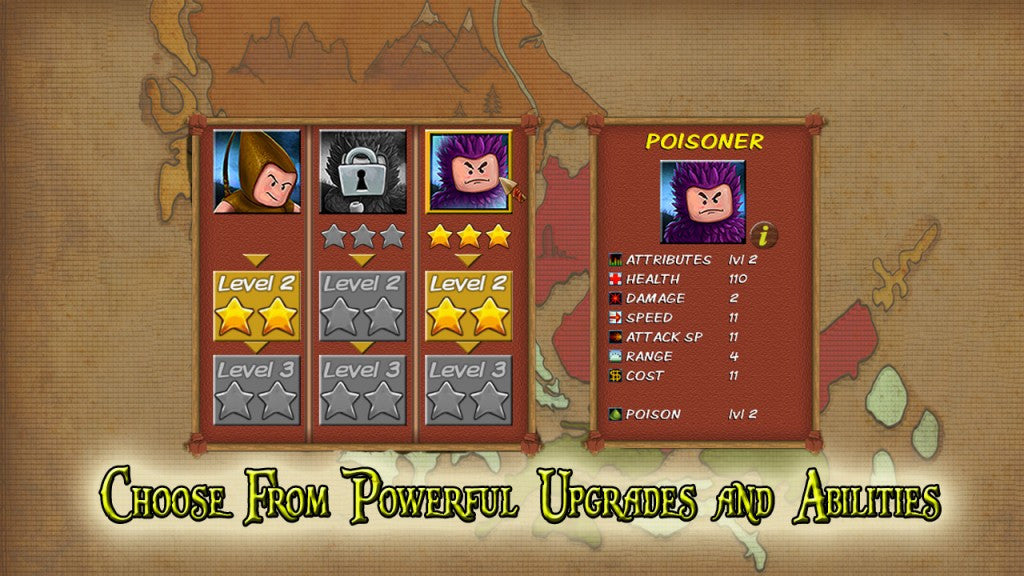Select the hooded archer portrait
Image resolution: width=1024 pixels, height=576 pixels.
256,171
